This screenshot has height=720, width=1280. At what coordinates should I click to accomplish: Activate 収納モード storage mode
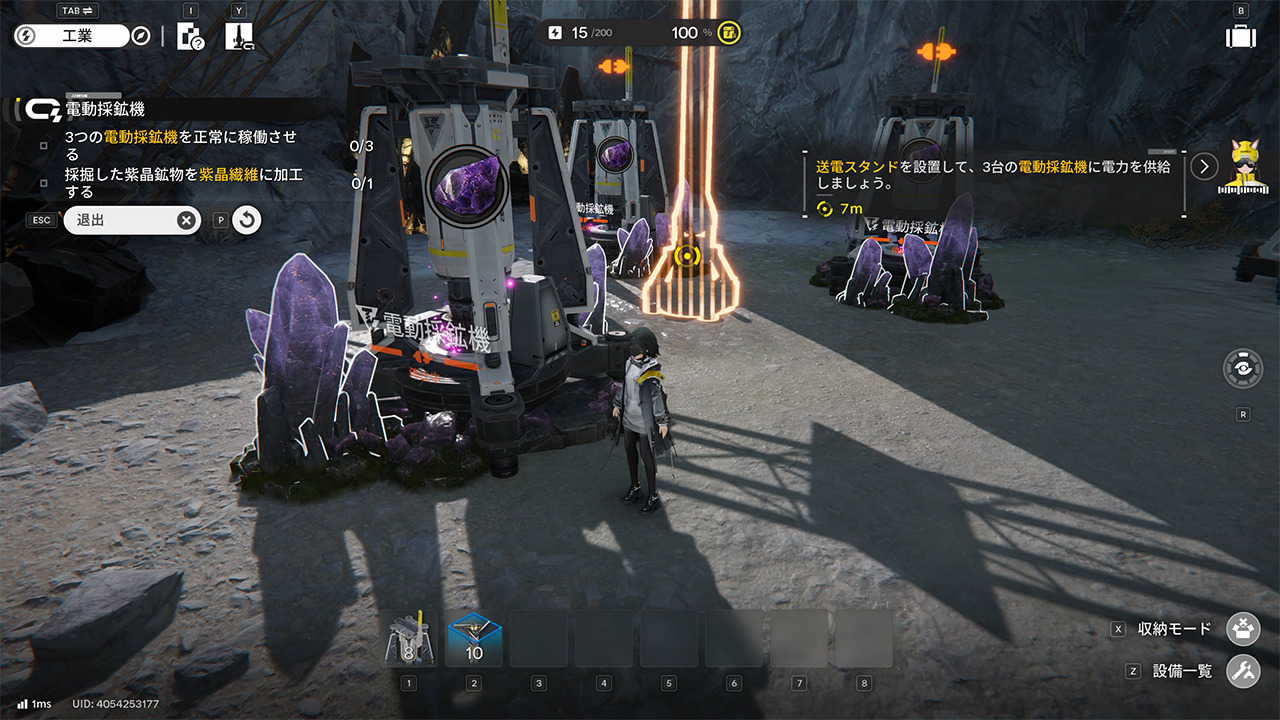point(1243,629)
